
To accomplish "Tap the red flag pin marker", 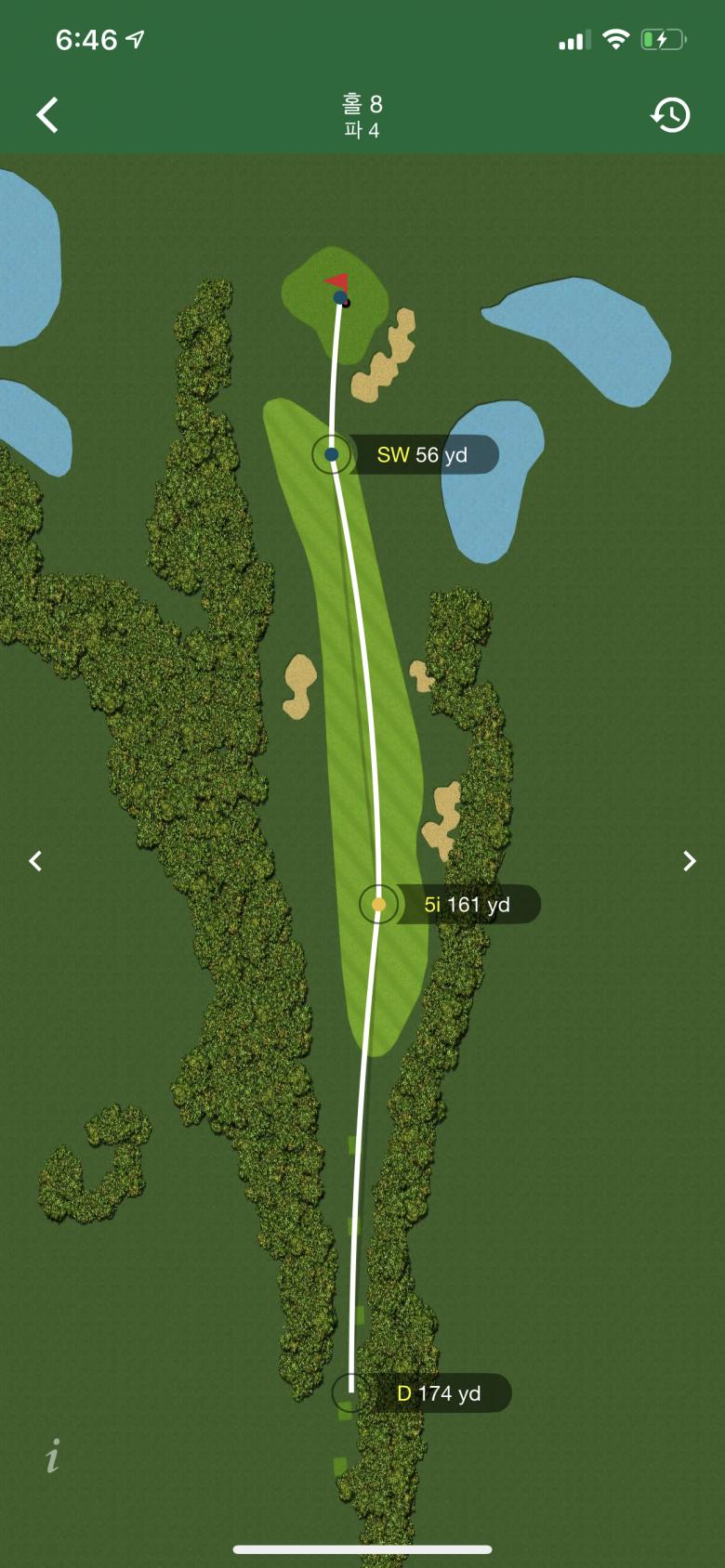I will (x=337, y=281).
